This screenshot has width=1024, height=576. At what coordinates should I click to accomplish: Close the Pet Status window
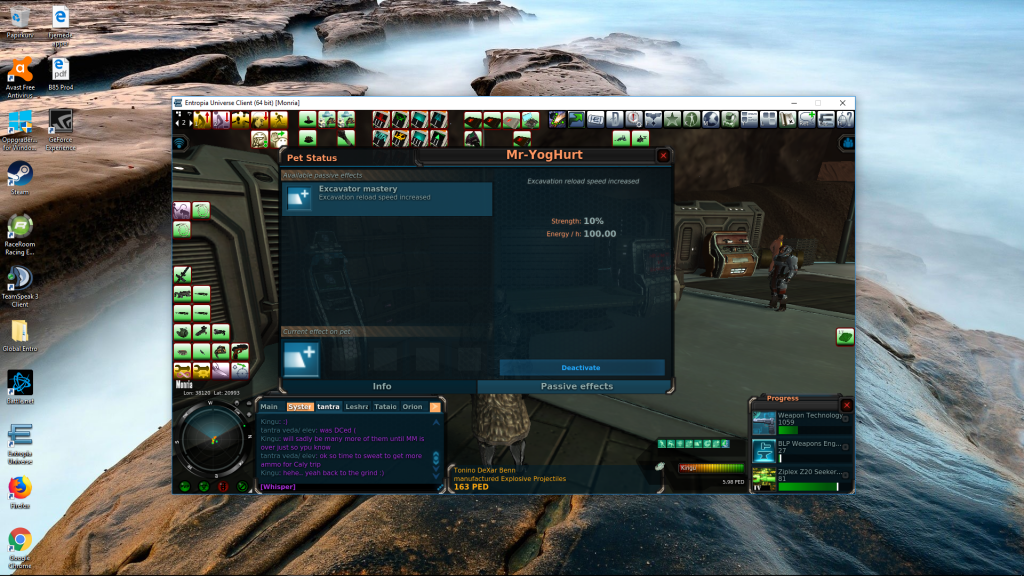click(x=663, y=156)
